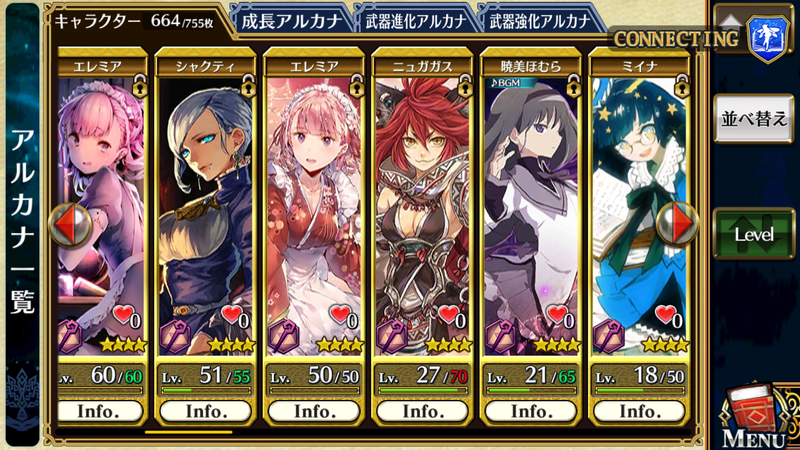The height and width of the screenshot is (450, 800).
Task: View Info for the Lv. 60 エレミア card
Action: [x=98, y=410]
